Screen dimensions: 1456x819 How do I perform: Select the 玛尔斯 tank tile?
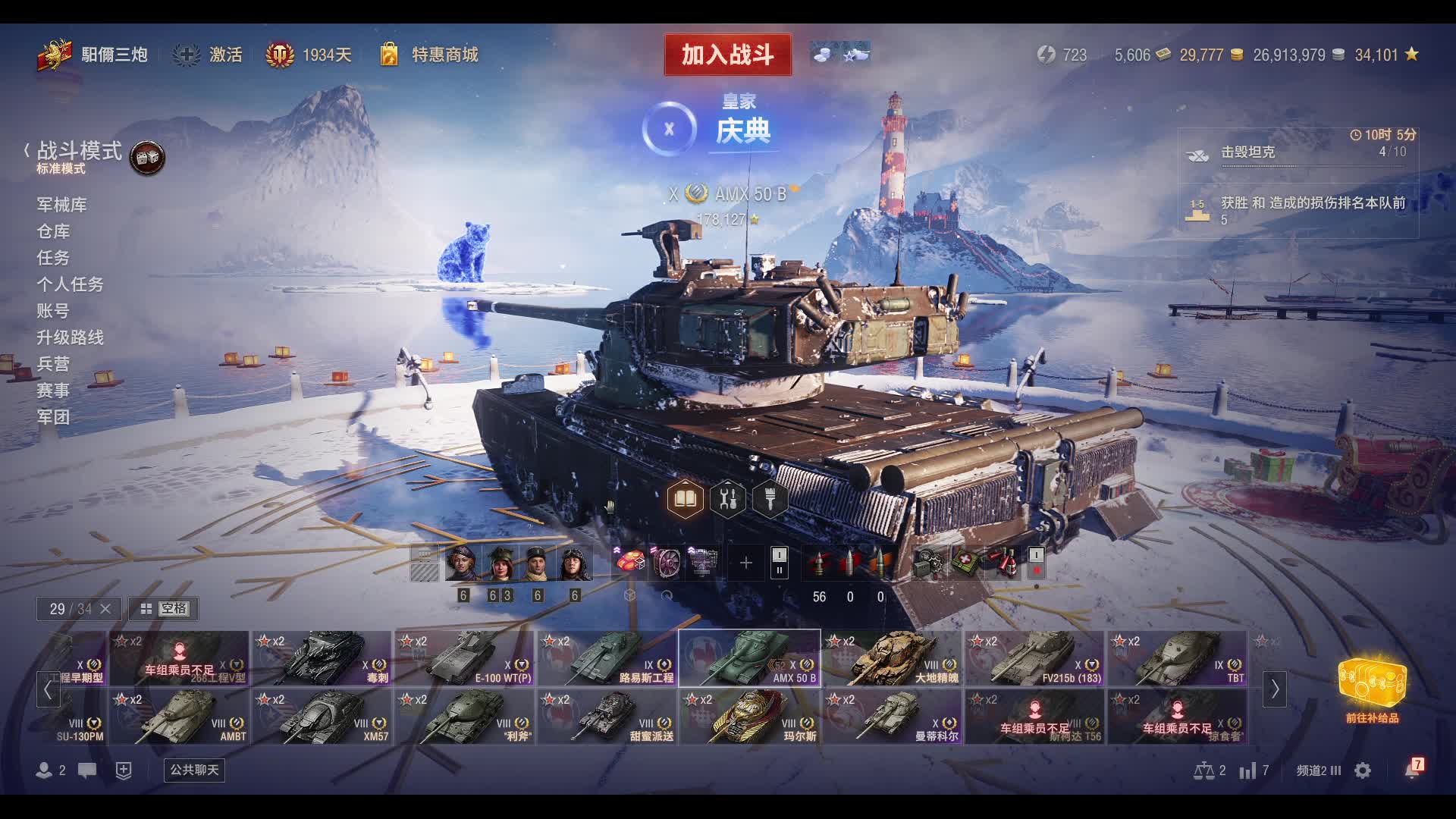[749, 717]
